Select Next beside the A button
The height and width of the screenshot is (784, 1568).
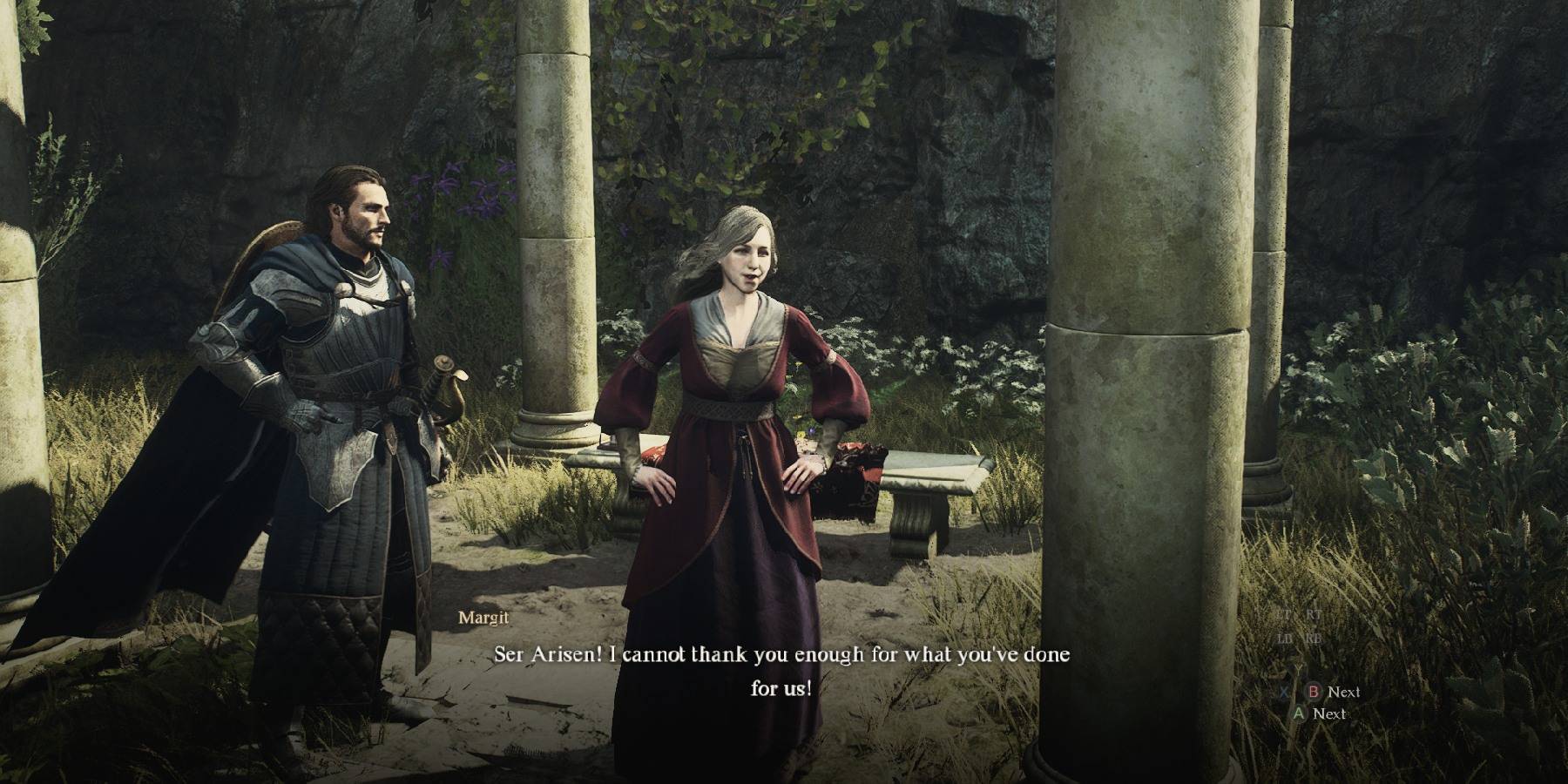click(x=1330, y=714)
